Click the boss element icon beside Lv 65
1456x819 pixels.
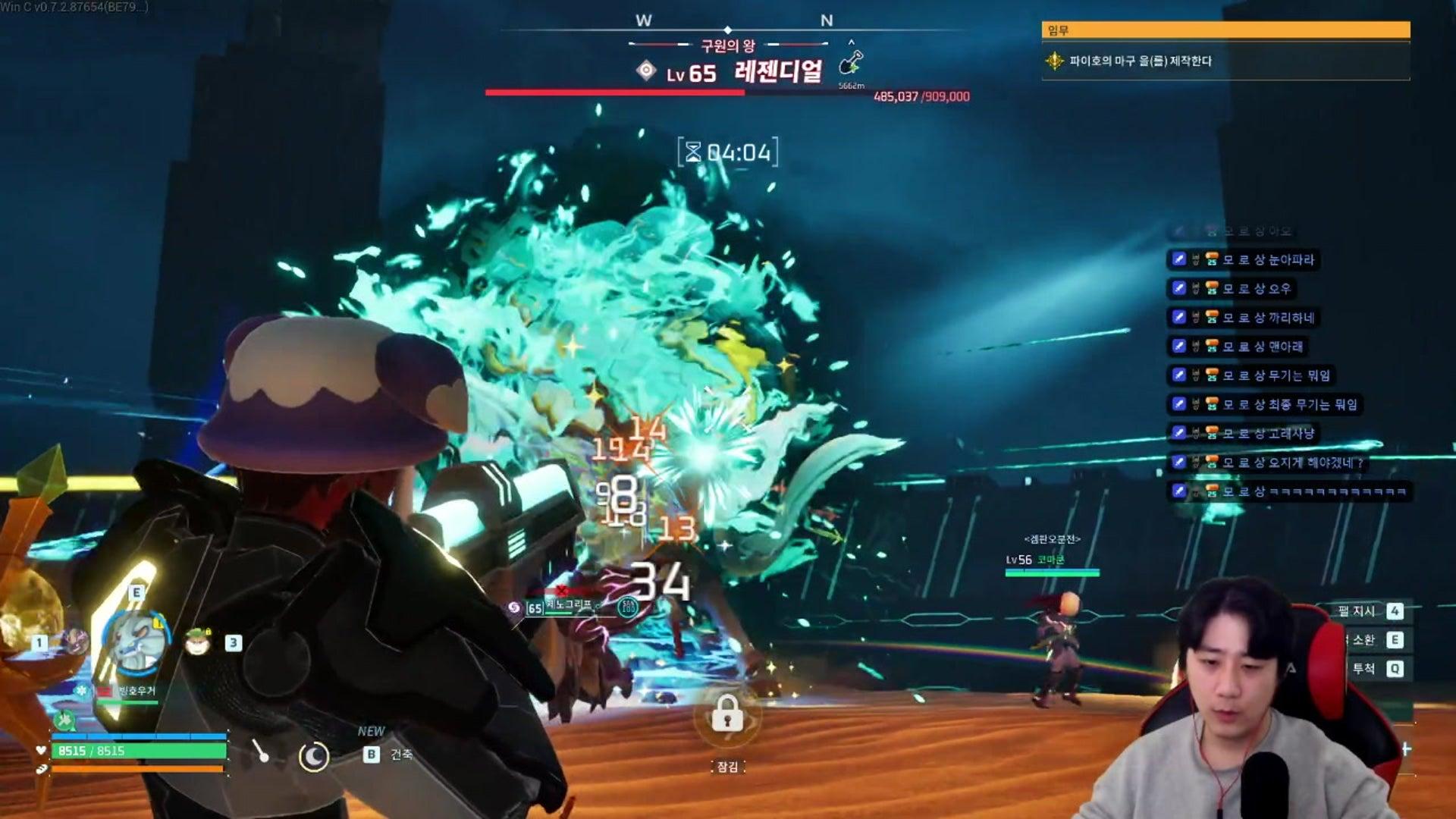pos(646,71)
